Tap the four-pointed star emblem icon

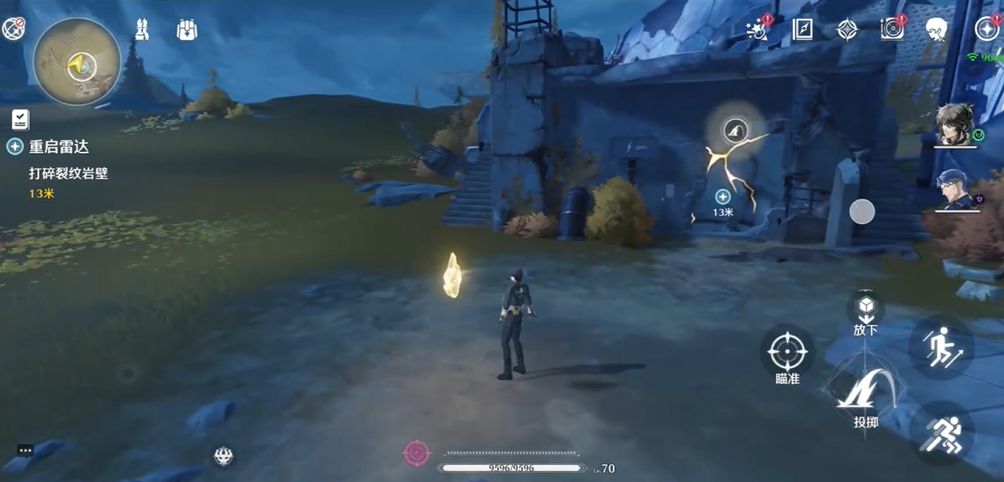tap(847, 29)
